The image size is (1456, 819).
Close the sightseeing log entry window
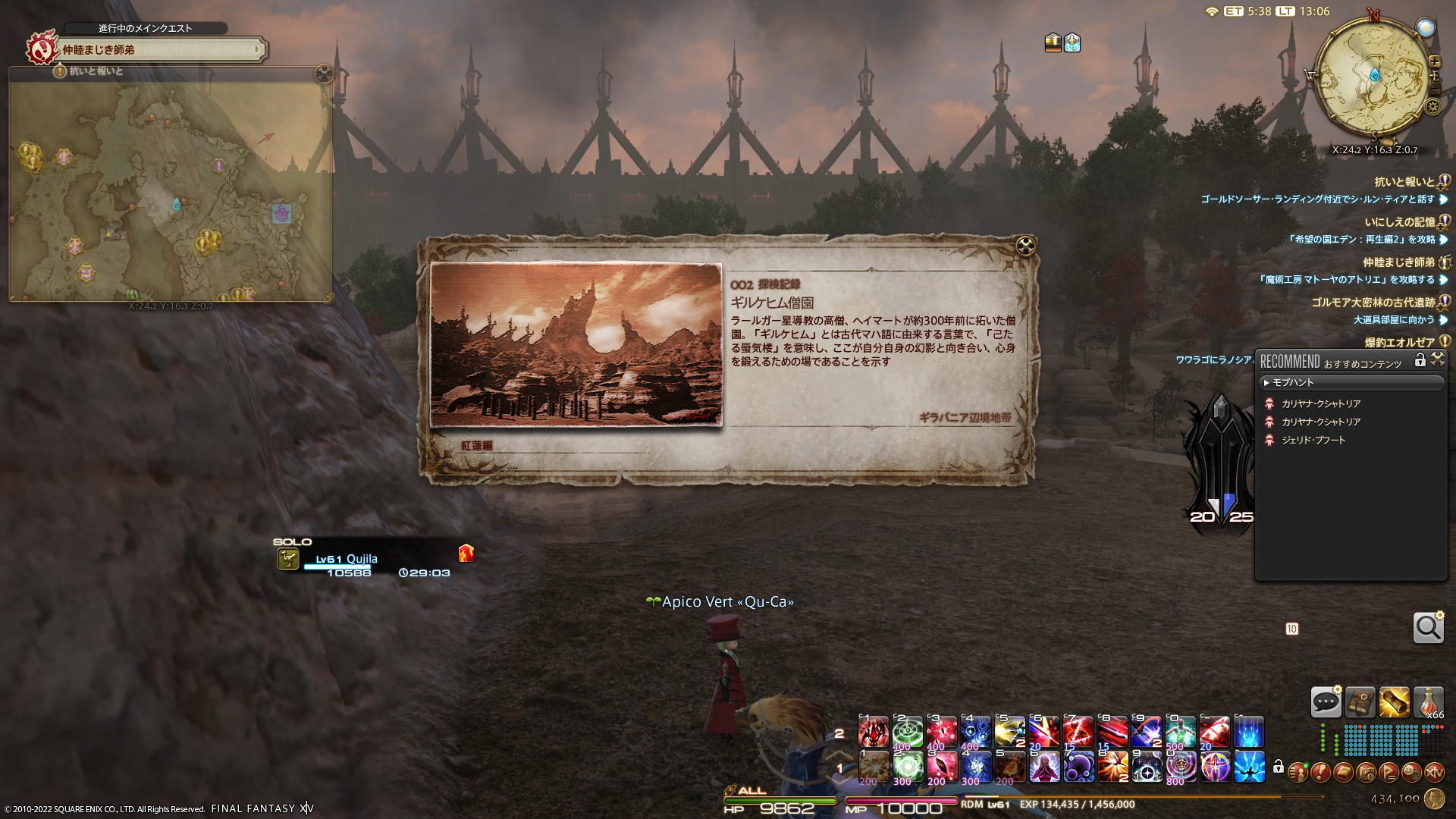1025,246
